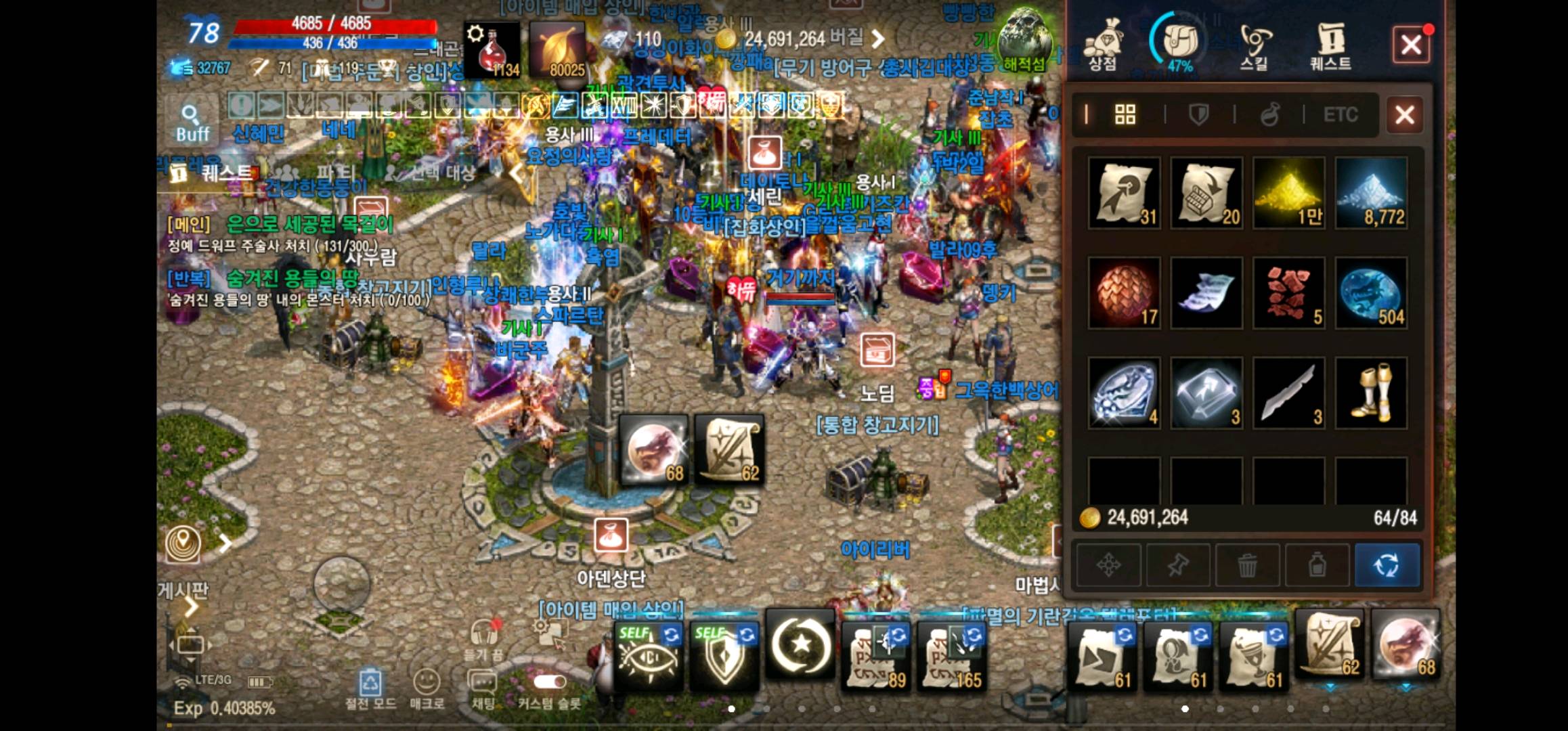
Task: Click the trash delete button
Action: 1247,564
